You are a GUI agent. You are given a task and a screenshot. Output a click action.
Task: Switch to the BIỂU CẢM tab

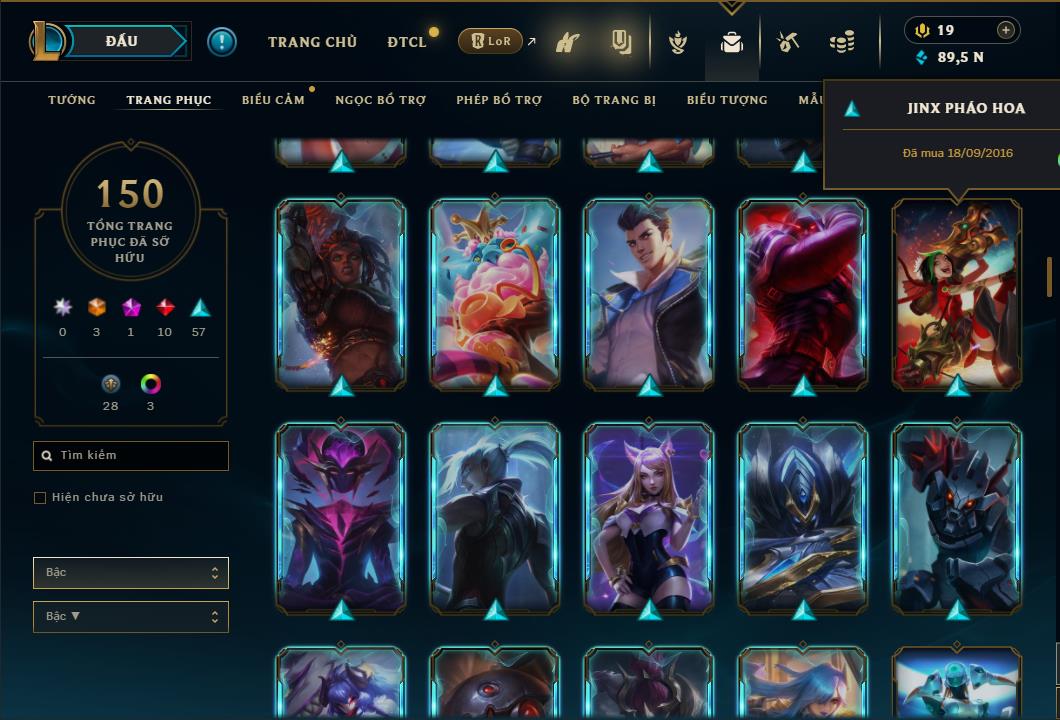pos(273,100)
